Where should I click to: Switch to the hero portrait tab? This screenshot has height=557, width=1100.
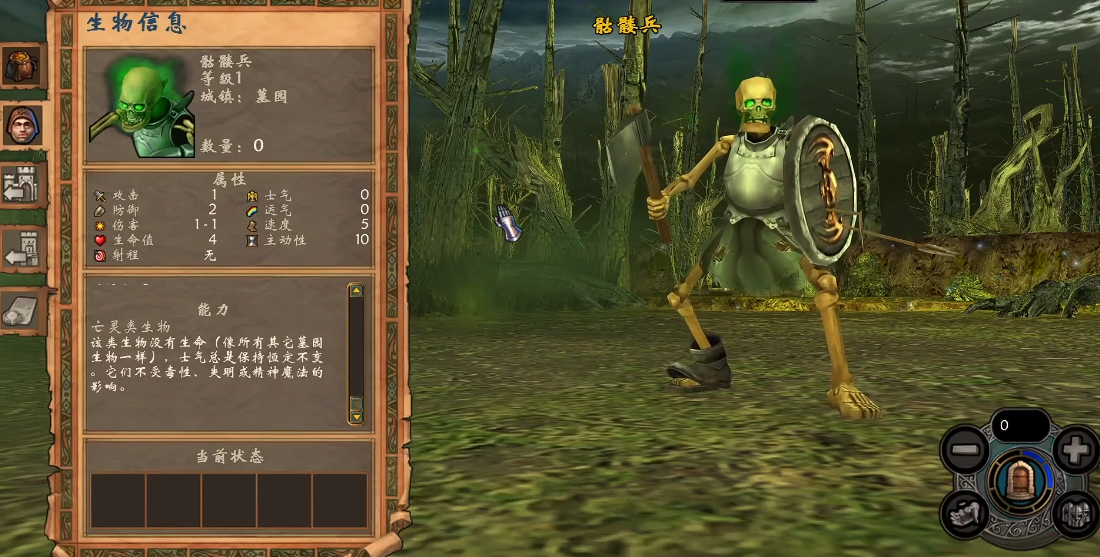click(x=21, y=125)
